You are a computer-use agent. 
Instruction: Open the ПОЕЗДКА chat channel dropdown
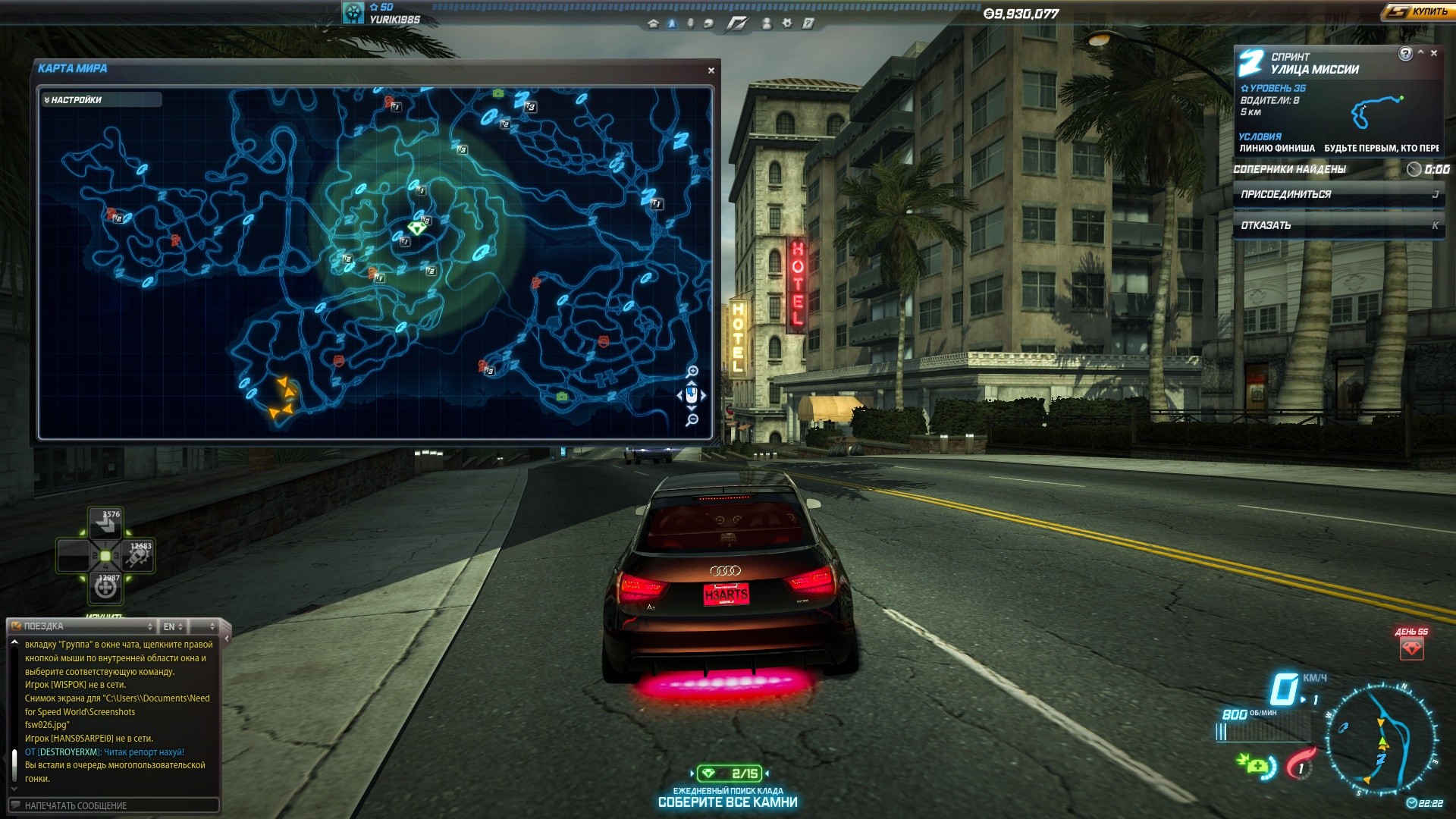coord(82,626)
